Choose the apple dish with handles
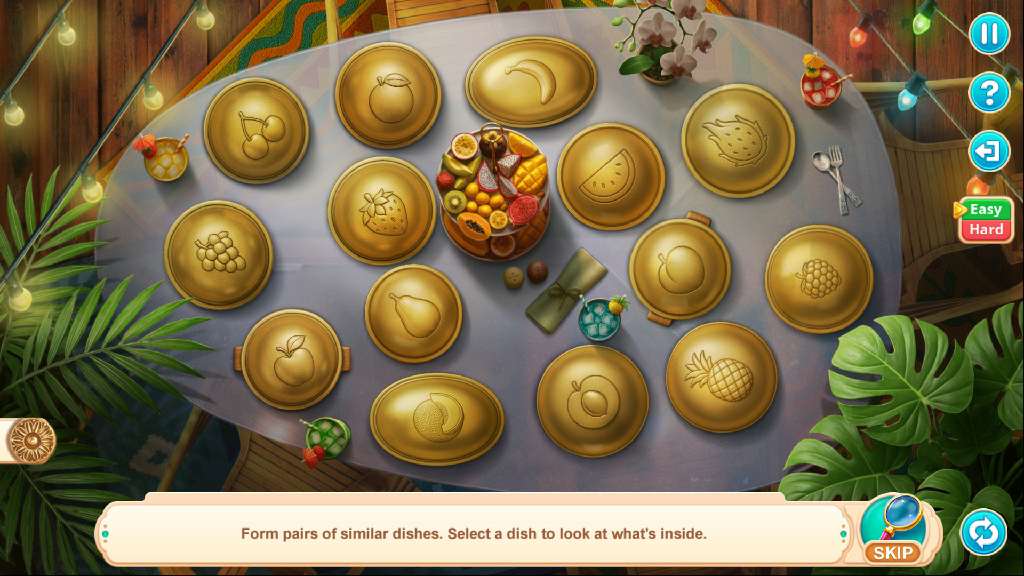This screenshot has height=576, width=1024. pos(292,359)
